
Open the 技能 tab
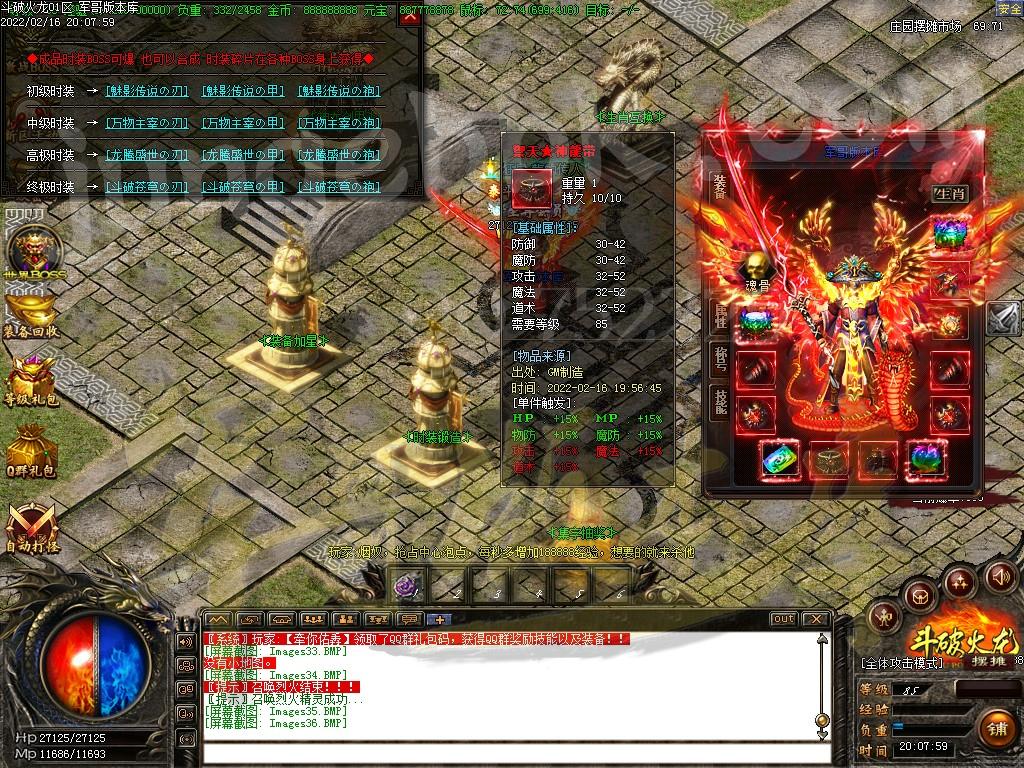[720, 401]
